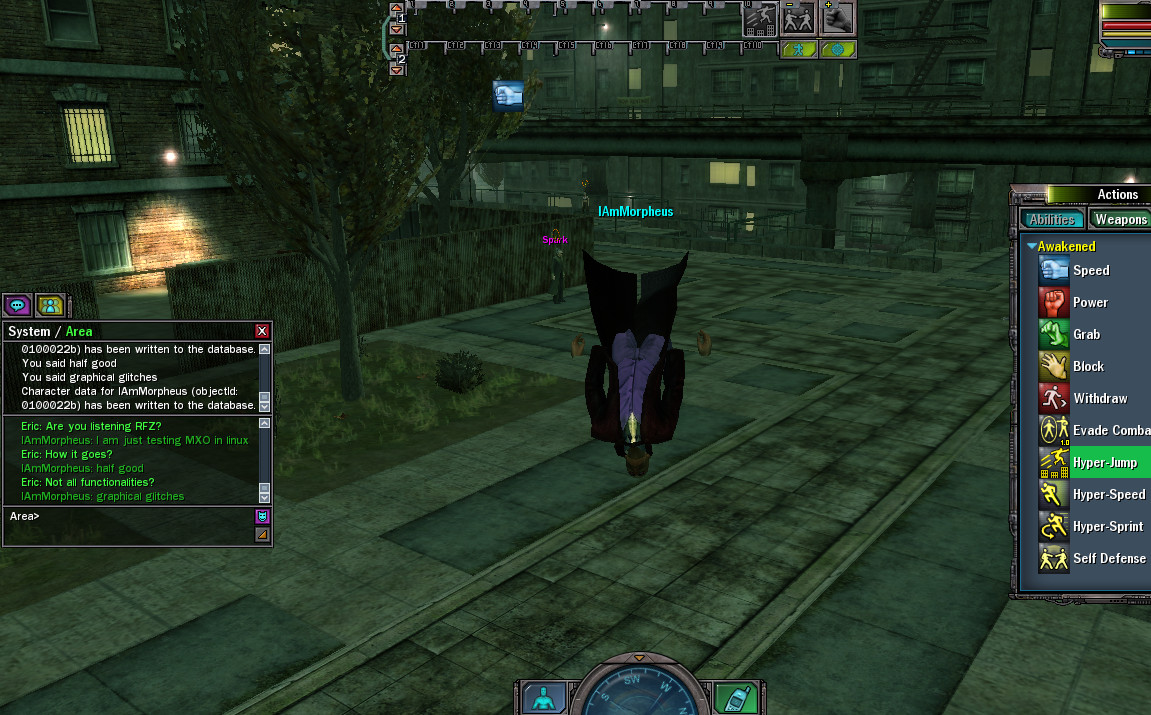Collapse the Awakened ability category
Screen dimensions: 1151x715
1031,246
